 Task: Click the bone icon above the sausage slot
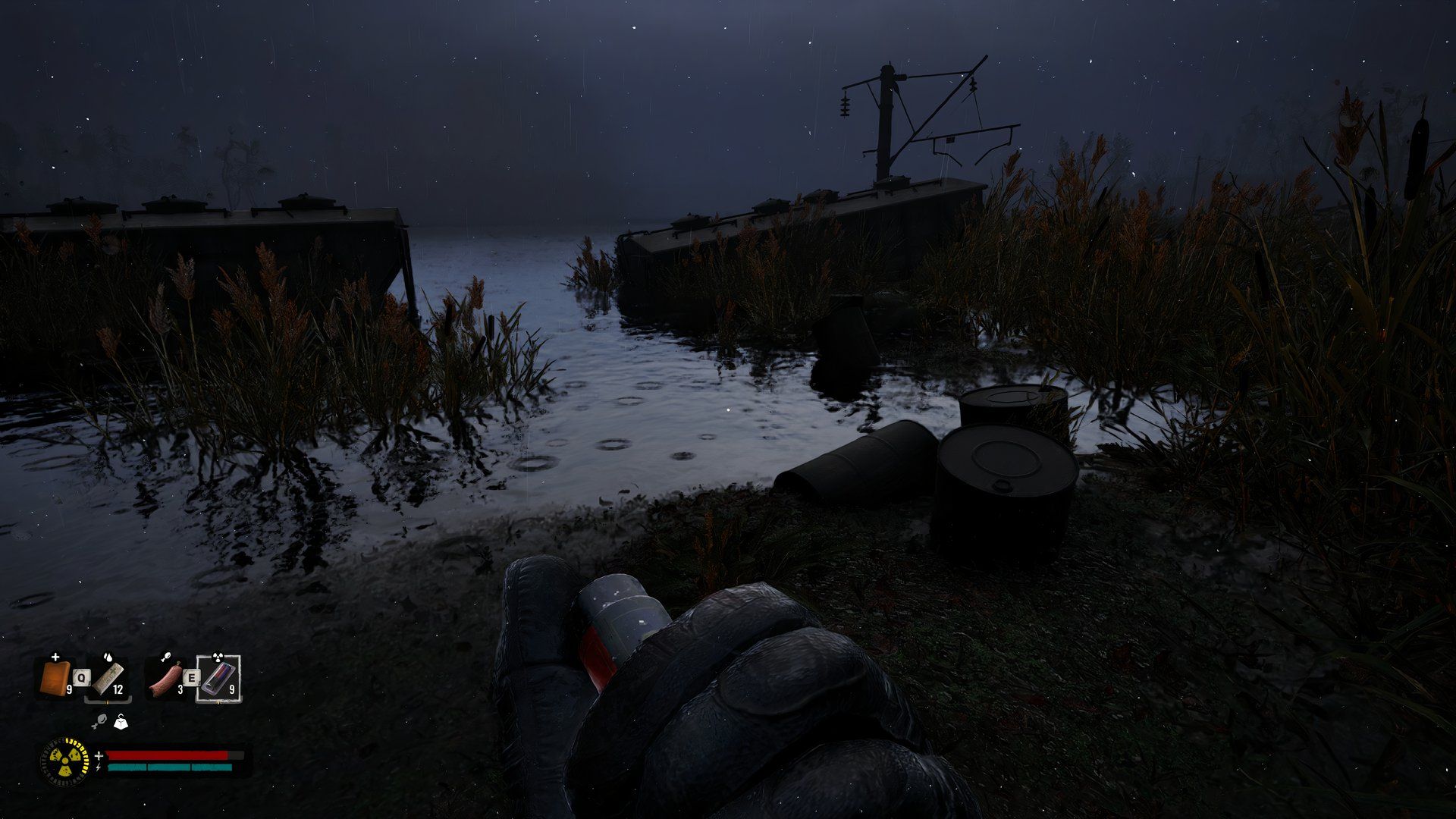coord(166,658)
